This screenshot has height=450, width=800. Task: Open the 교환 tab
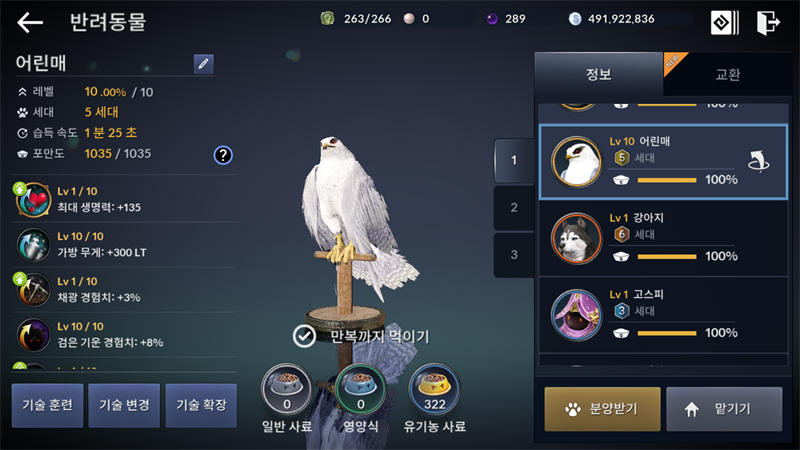point(727,75)
